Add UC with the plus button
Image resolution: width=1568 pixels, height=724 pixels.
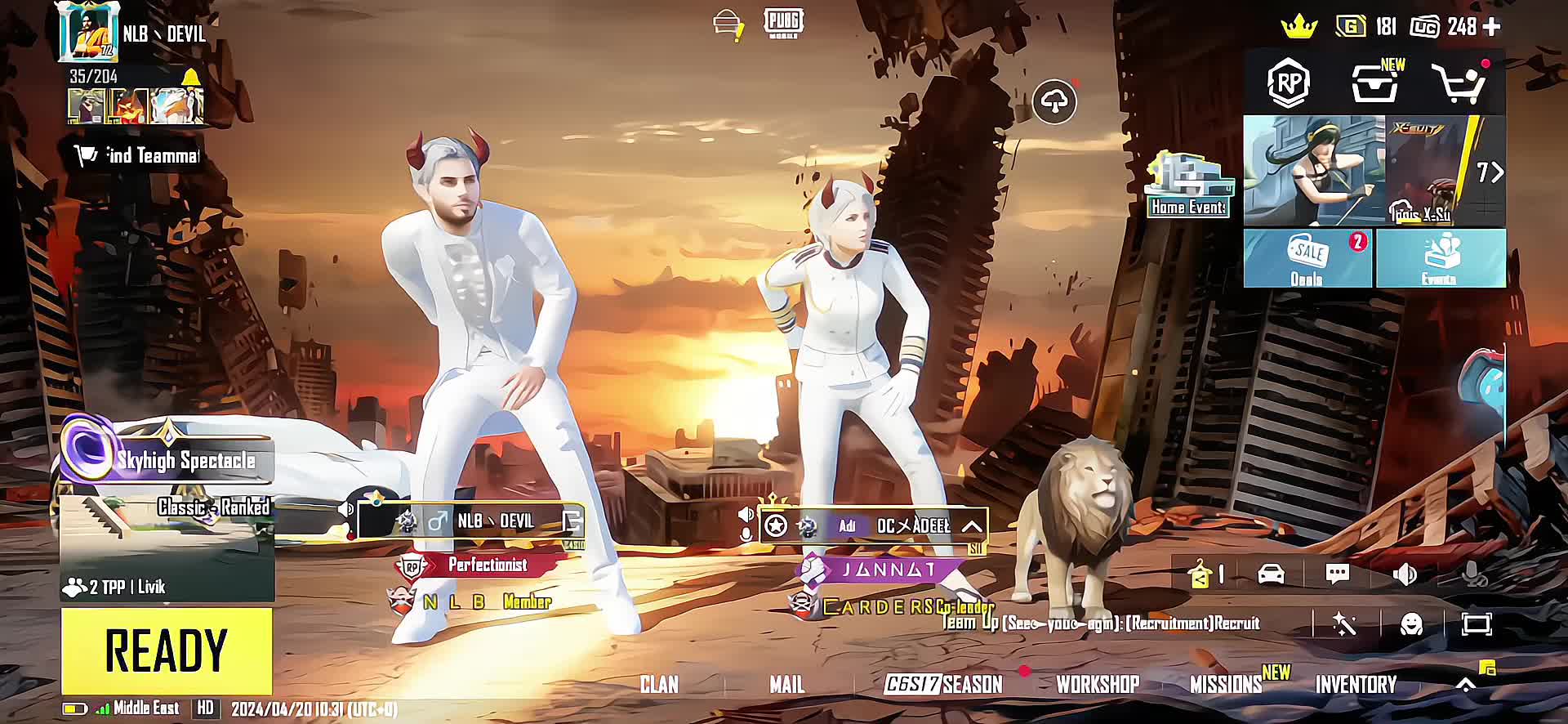point(1492,27)
